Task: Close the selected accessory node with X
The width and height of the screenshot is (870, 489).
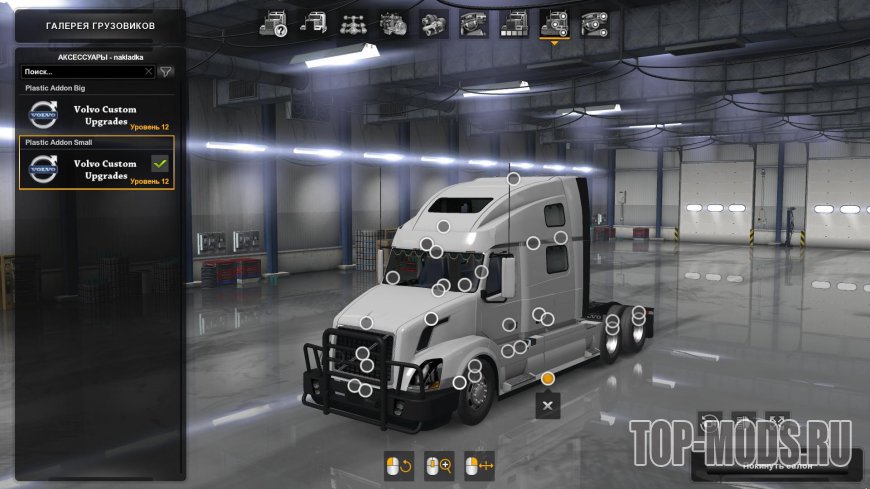Action: pos(548,405)
